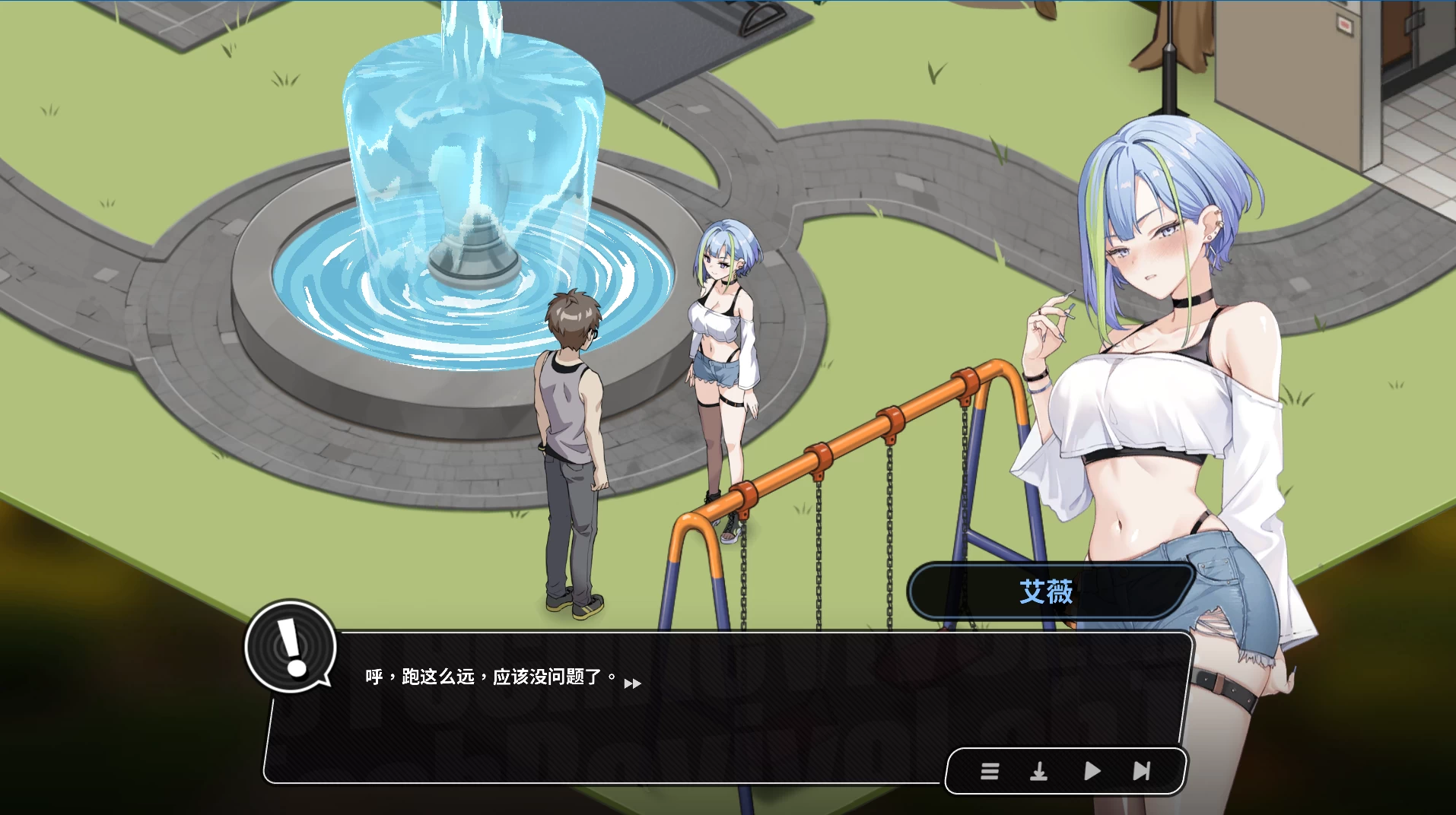
Task: Click the hide-textbox down-arrow icon
Action: pos(1038,772)
